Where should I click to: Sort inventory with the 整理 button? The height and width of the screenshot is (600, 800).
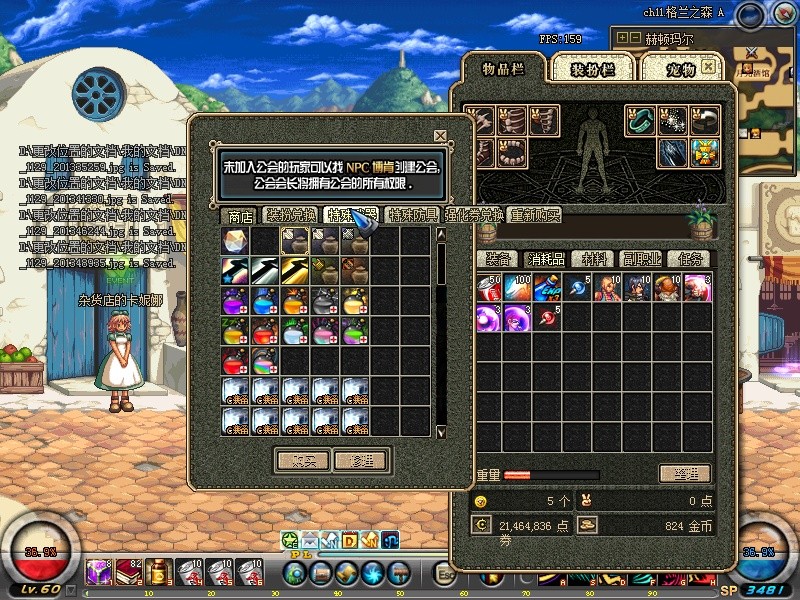(685, 473)
